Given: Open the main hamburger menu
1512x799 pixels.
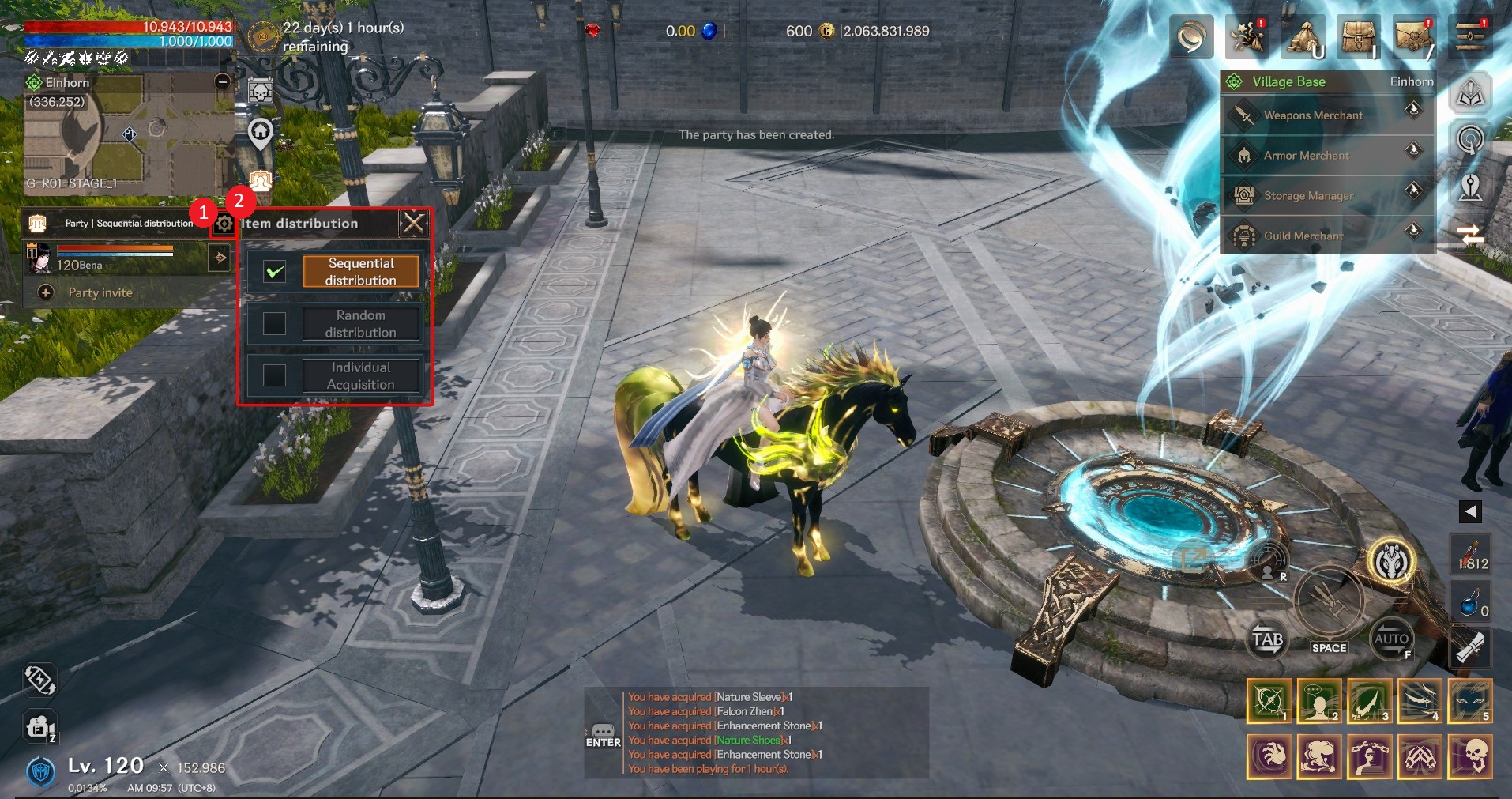Looking at the screenshot, I should tap(1470, 36).
